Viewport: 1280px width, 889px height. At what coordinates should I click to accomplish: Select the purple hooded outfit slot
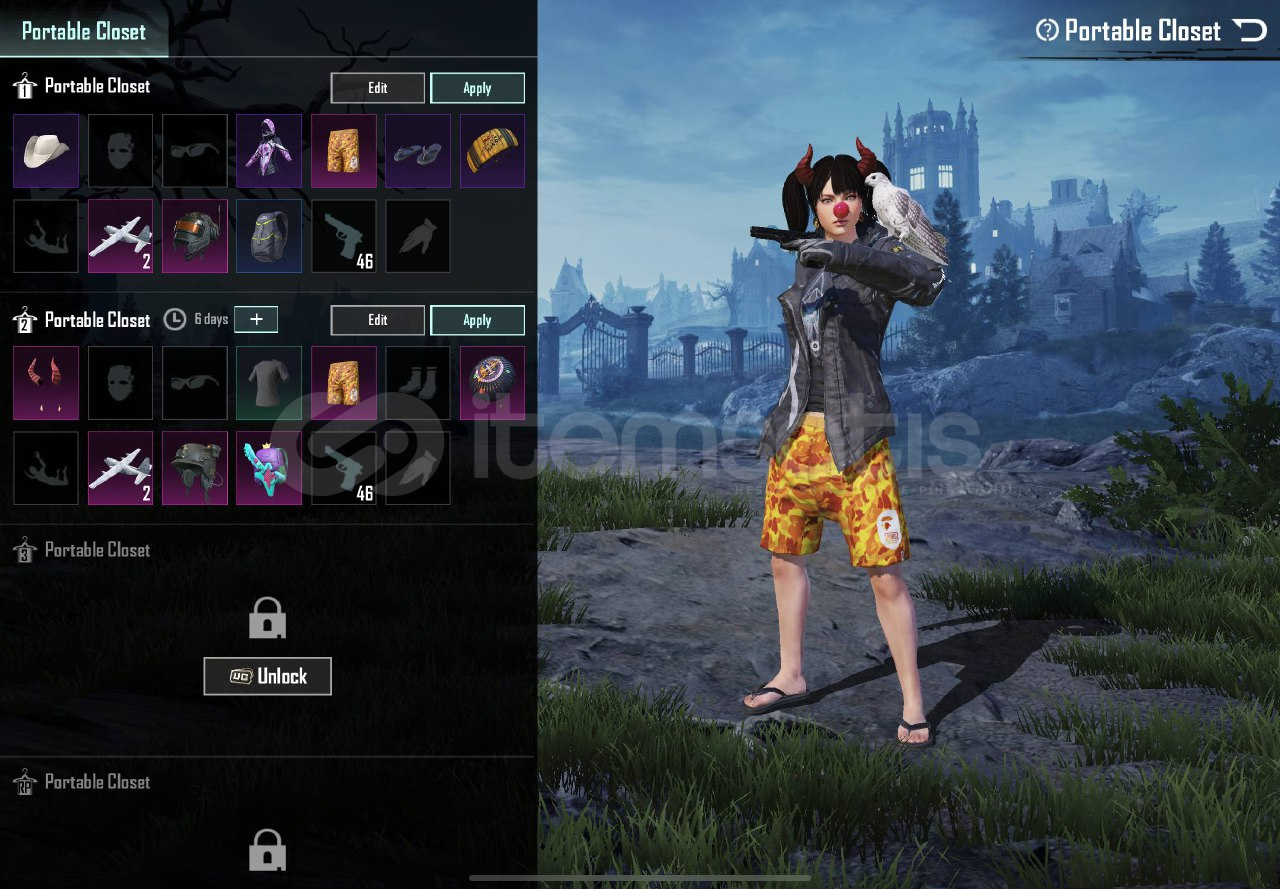pos(269,151)
